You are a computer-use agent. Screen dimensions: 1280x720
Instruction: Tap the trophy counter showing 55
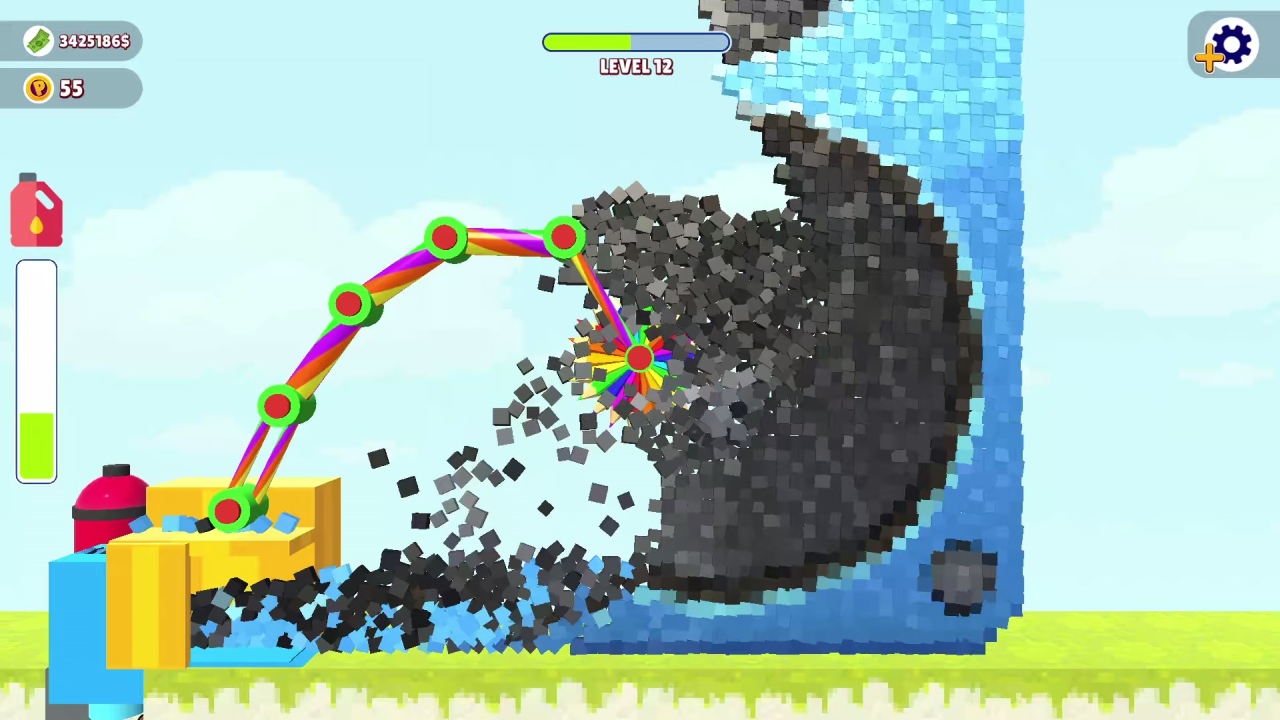pyautogui.click(x=71, y=88)
